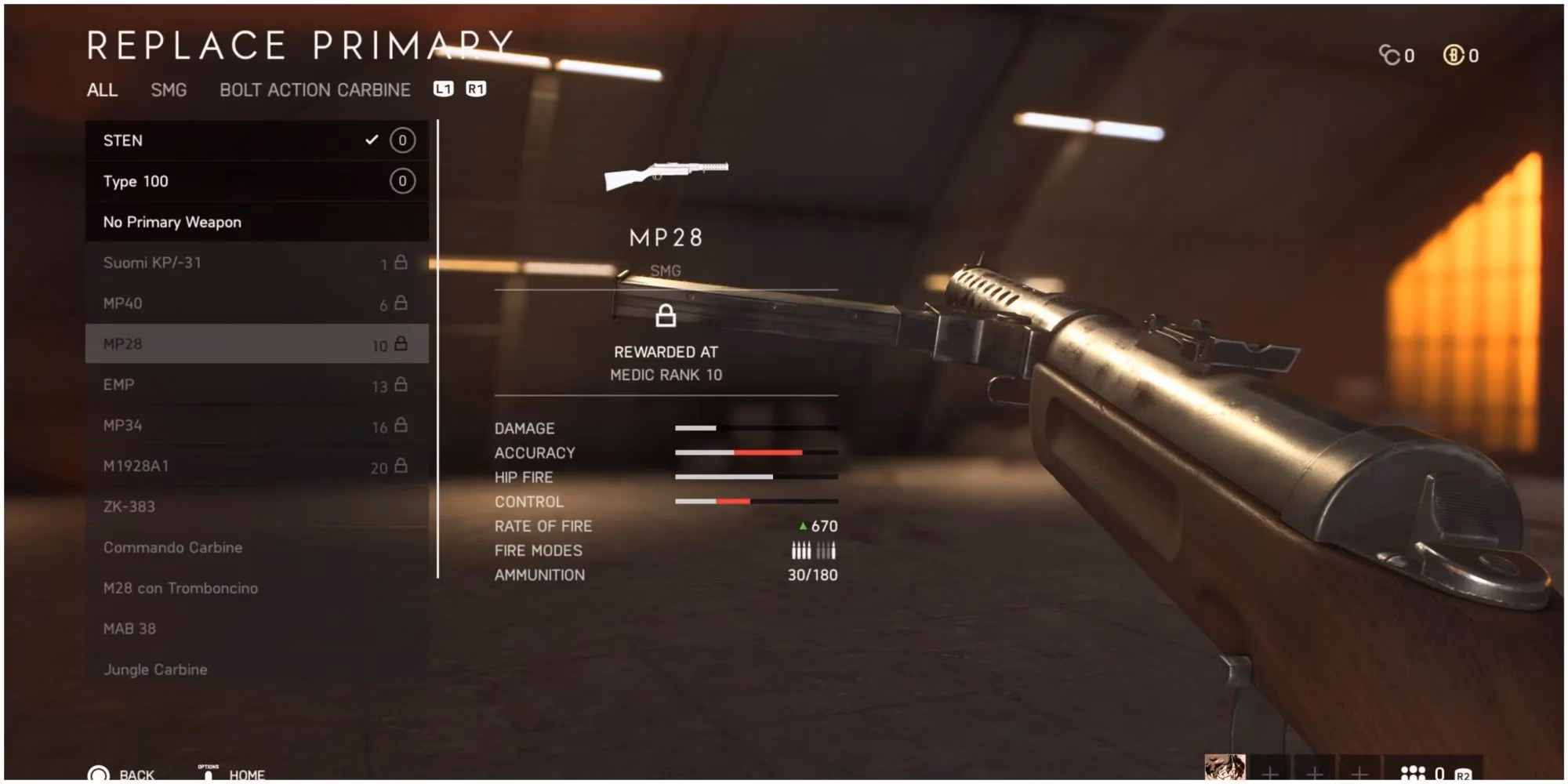Select the soldier portrait thumbnail bottom right
This screenshot has height=784, width=1568.
1227,767
